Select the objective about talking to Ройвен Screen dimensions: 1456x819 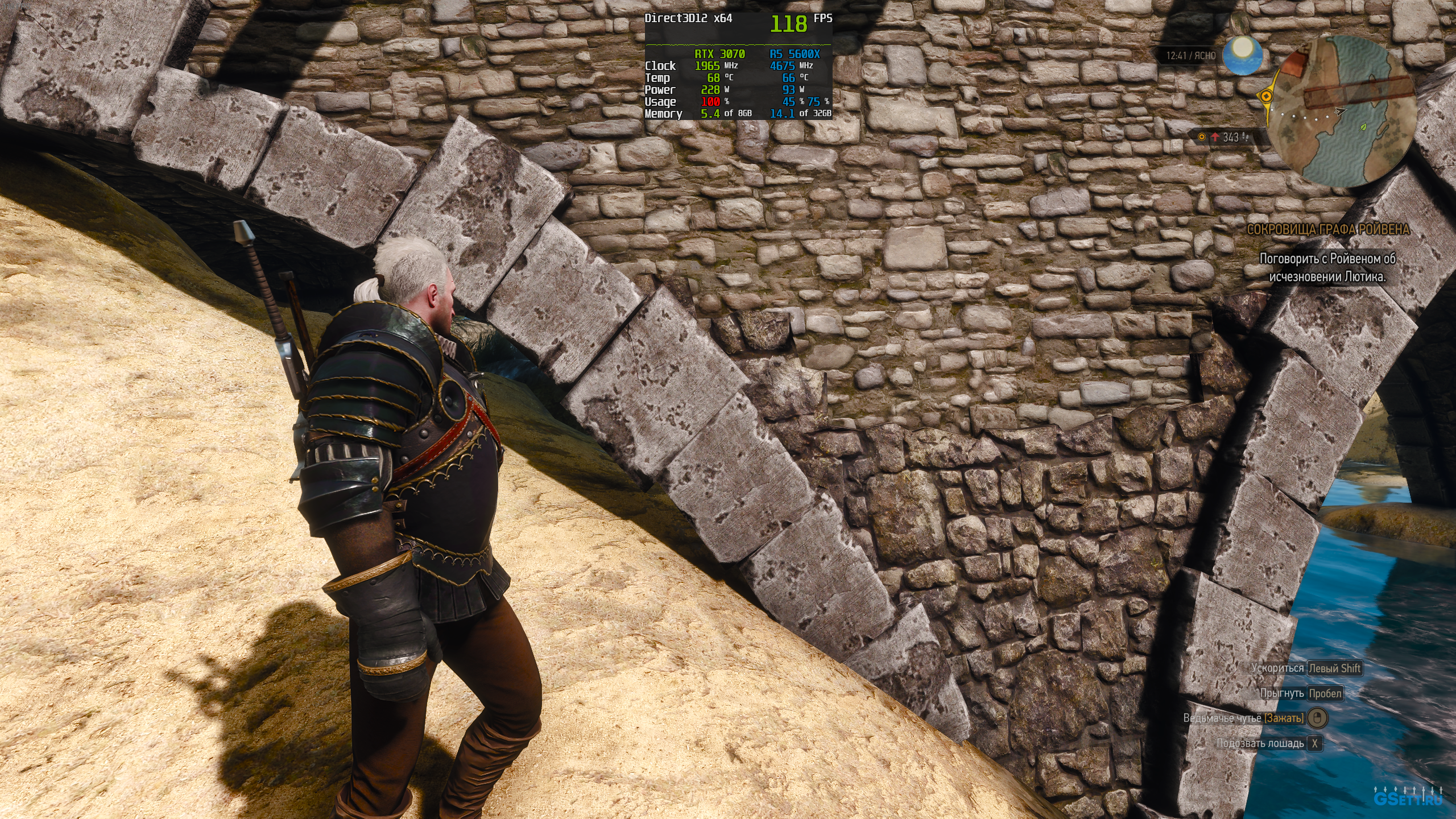(x=1327, y=267)
